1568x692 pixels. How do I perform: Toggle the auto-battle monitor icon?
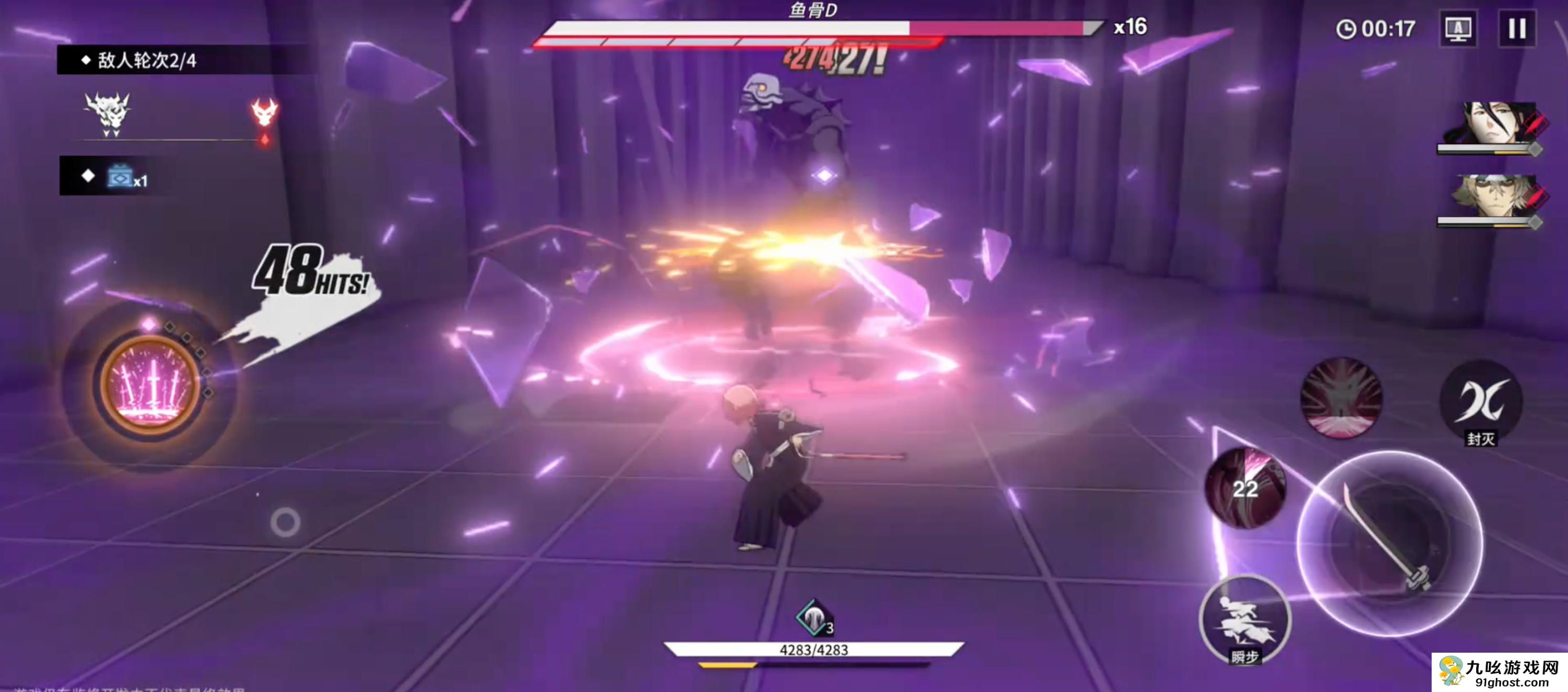(1458, 29)
